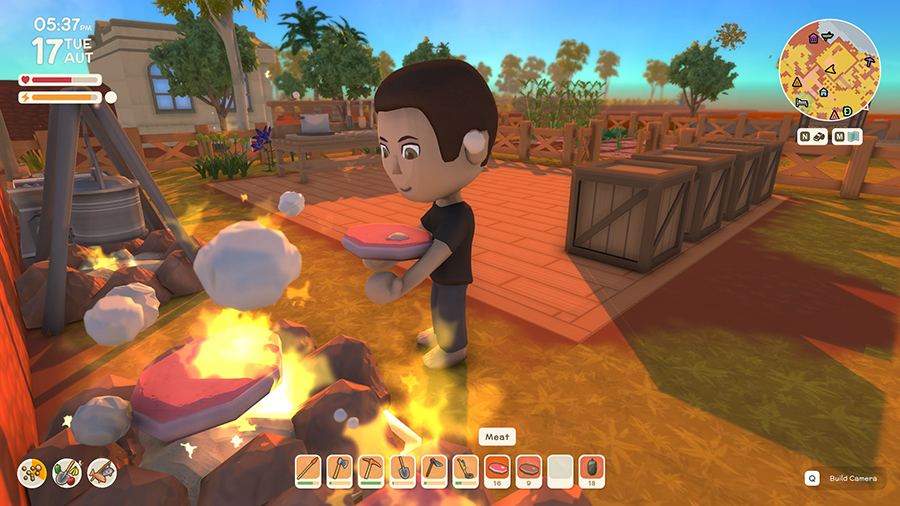Choose the pickaxe hotbar slot
The height and width of the screenshot is (506, 900).
pos(371,469)
